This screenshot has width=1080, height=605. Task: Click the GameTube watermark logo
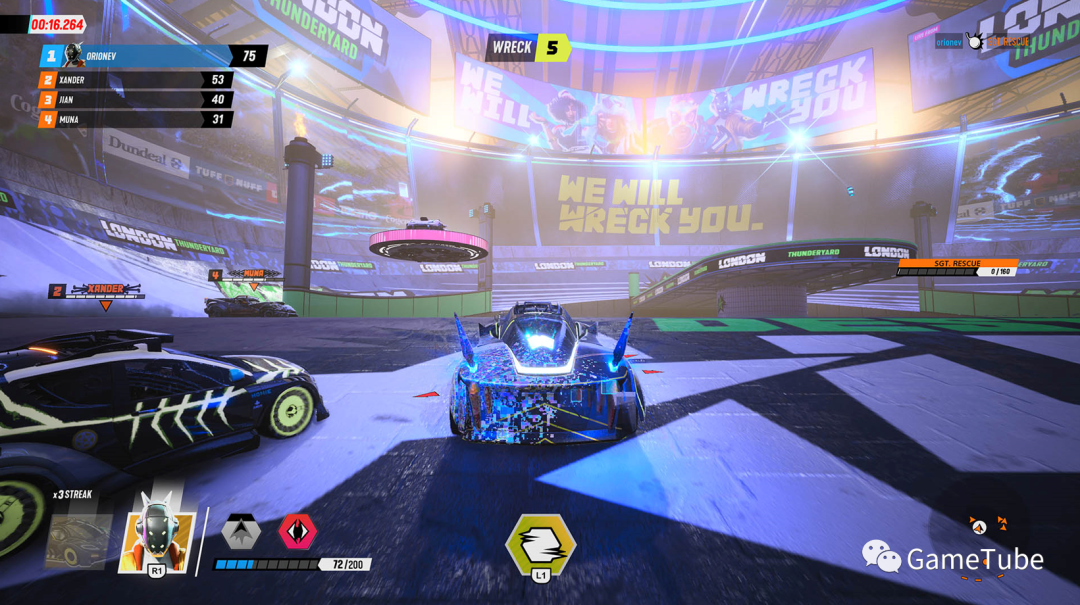(x=952, y=558)
